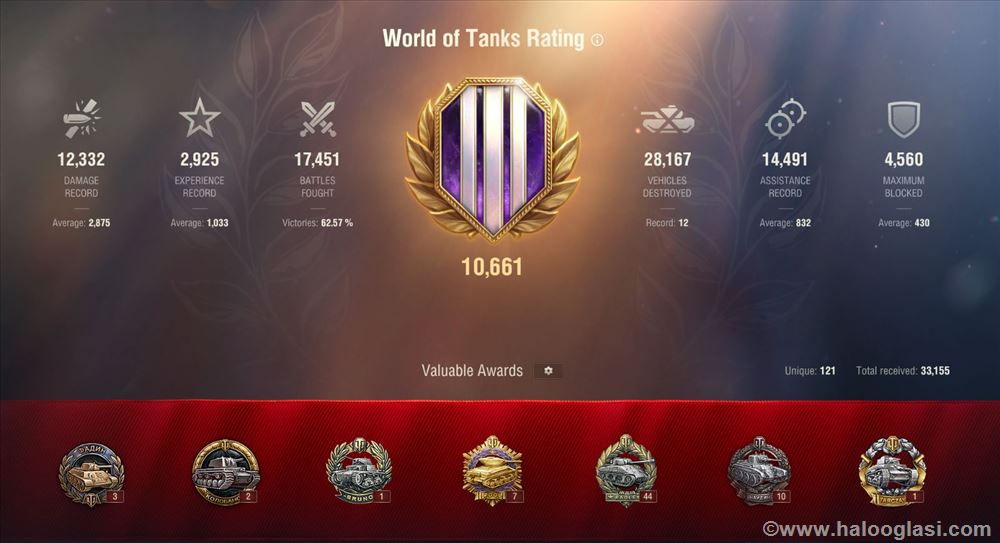The height and width of the screenshot is (543, 1000).
Task: Select the Bruno medal
Action: [x=358, y=471]
